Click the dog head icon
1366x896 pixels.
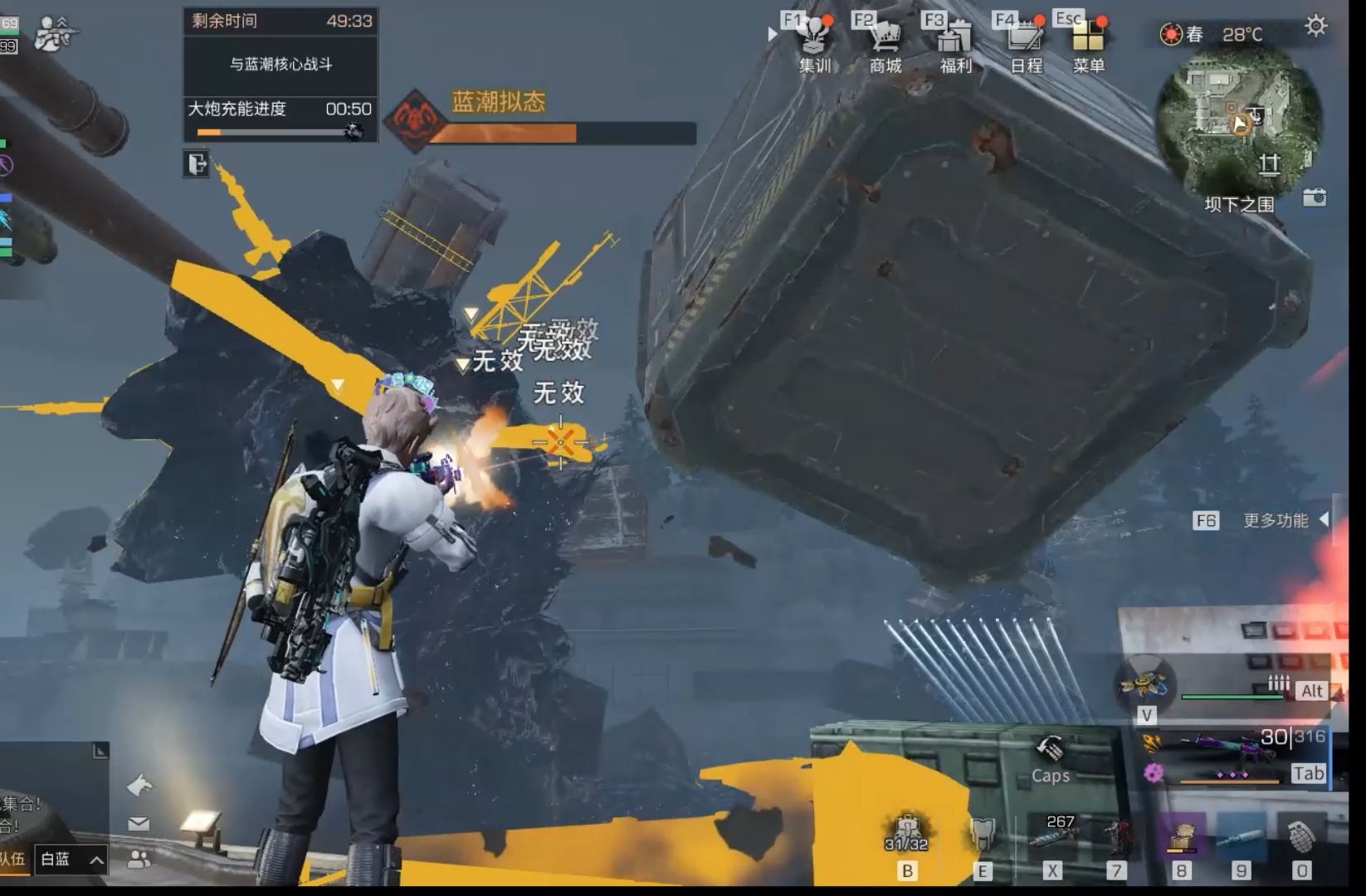click(x=139, y=785)
